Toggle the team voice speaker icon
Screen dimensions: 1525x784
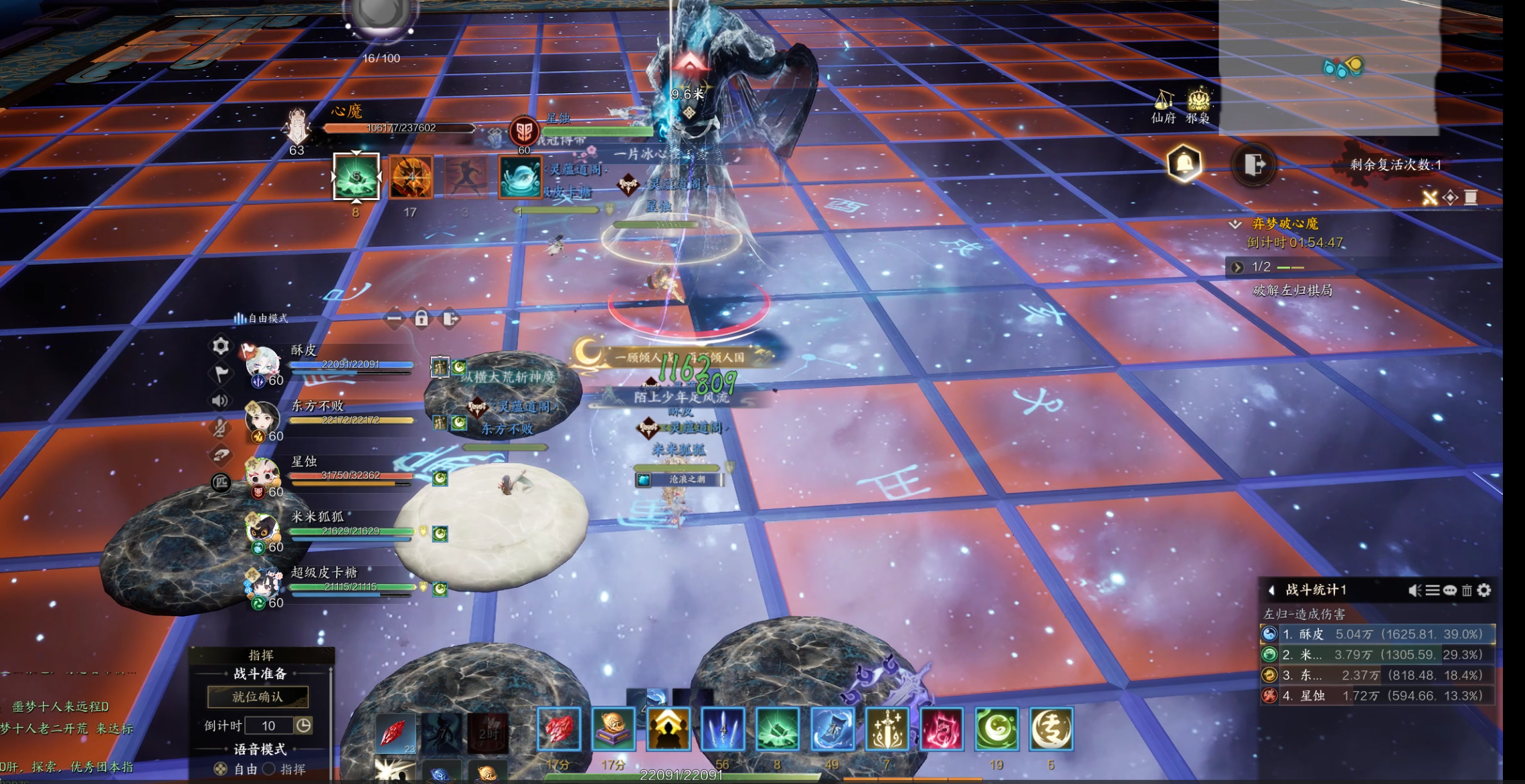point(220,401)
